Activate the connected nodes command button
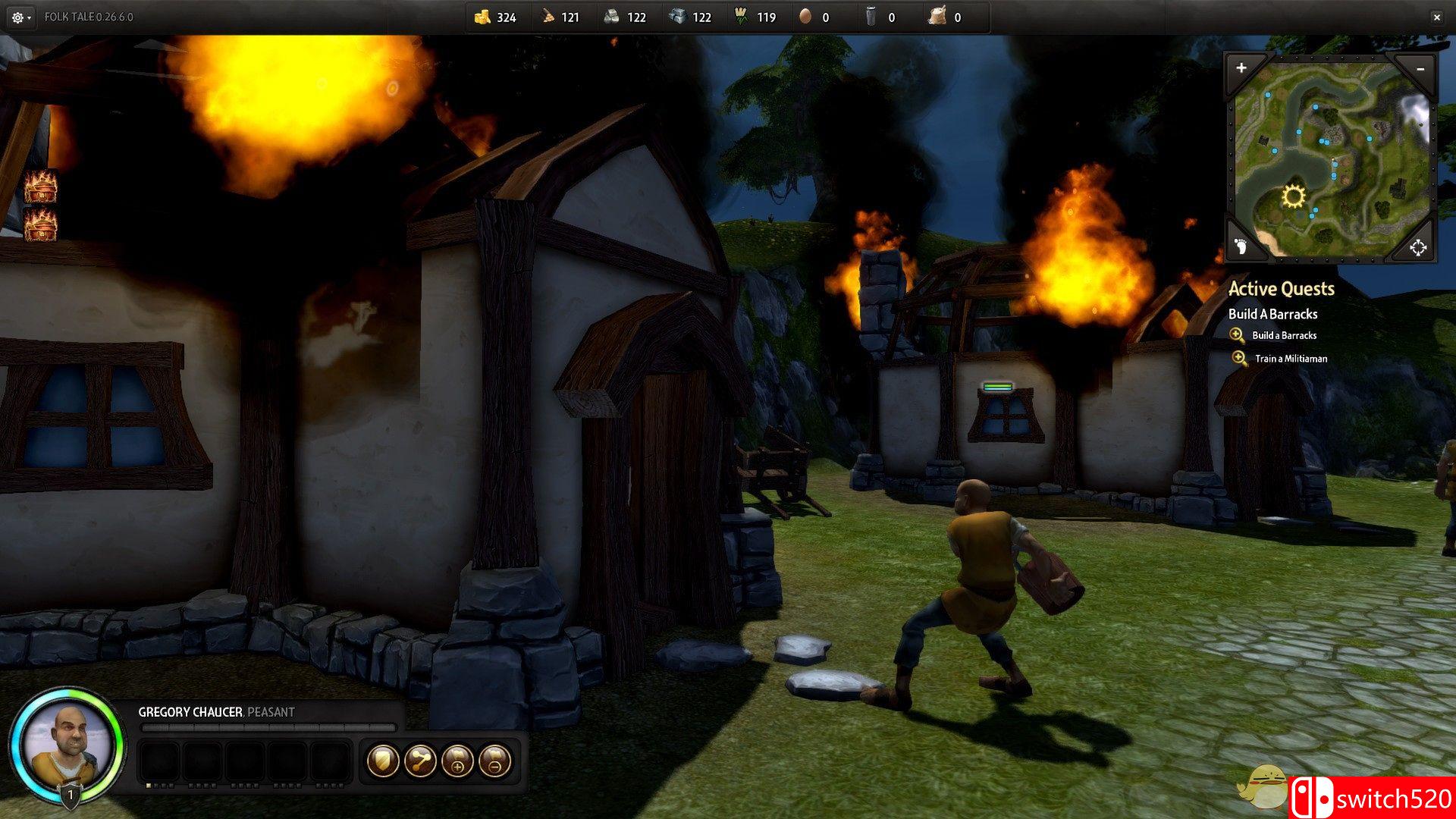1456x819 pixels. pos(420,761)
